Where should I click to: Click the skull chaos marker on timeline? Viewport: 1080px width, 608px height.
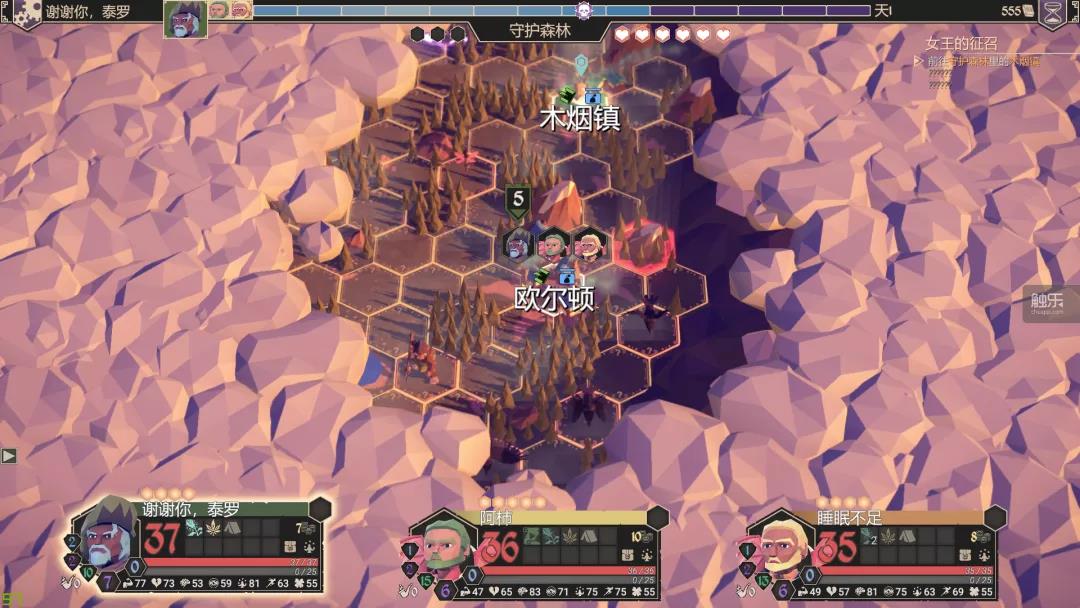pyautogui.click(x=584, y=11)
